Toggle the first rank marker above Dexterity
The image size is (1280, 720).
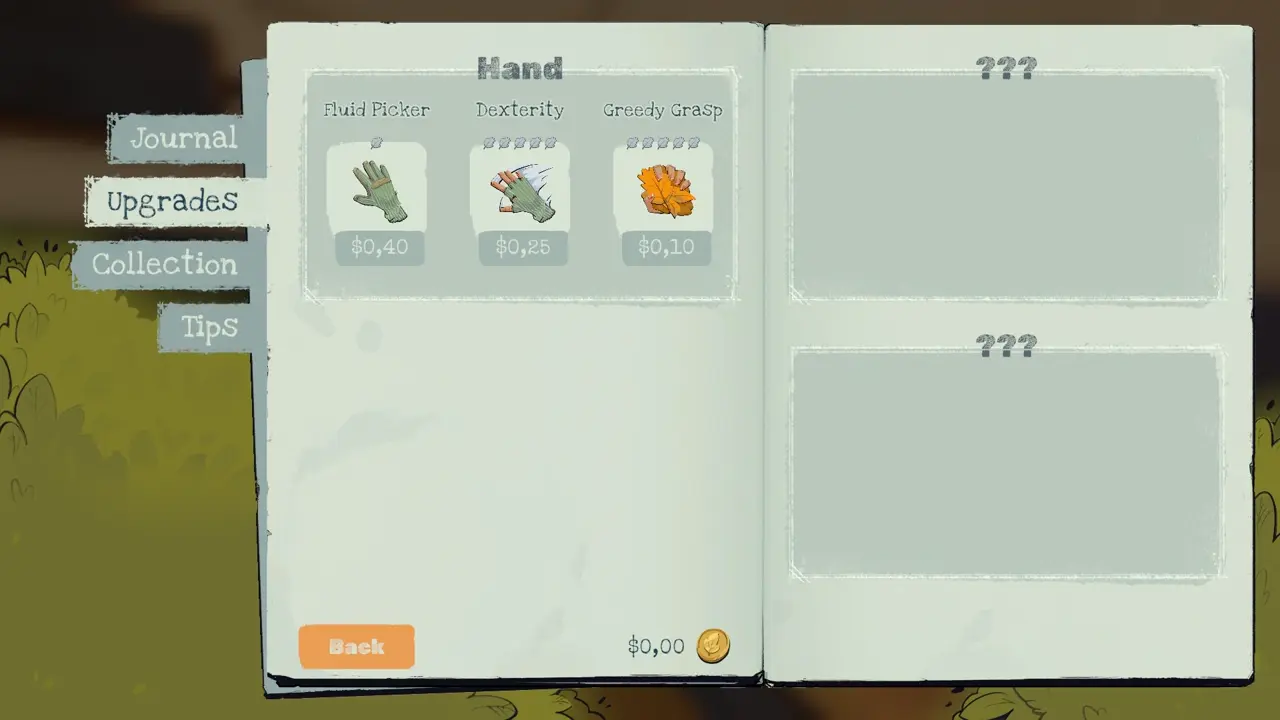pos(490,143)
